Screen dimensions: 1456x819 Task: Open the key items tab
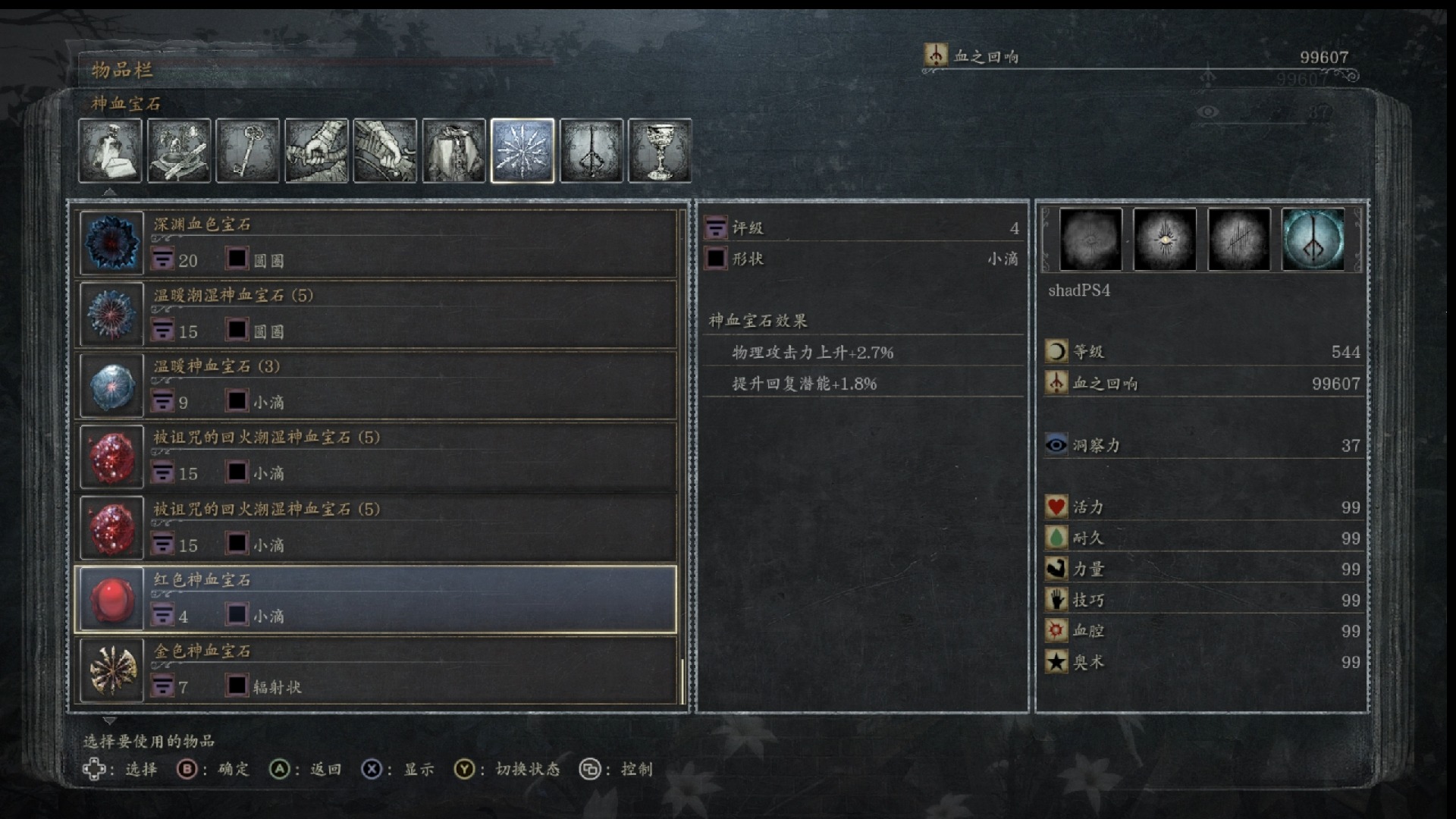(247, 150)
